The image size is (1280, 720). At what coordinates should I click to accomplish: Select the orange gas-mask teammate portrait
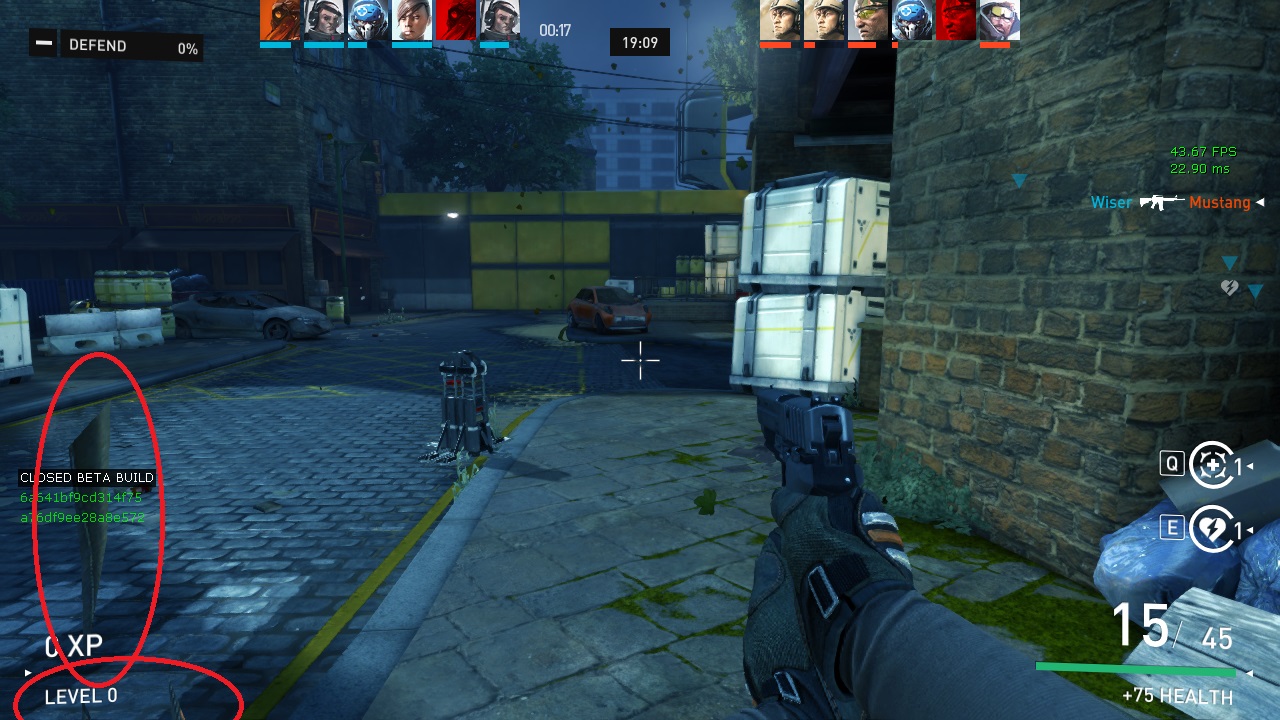(x=279, y=20)
